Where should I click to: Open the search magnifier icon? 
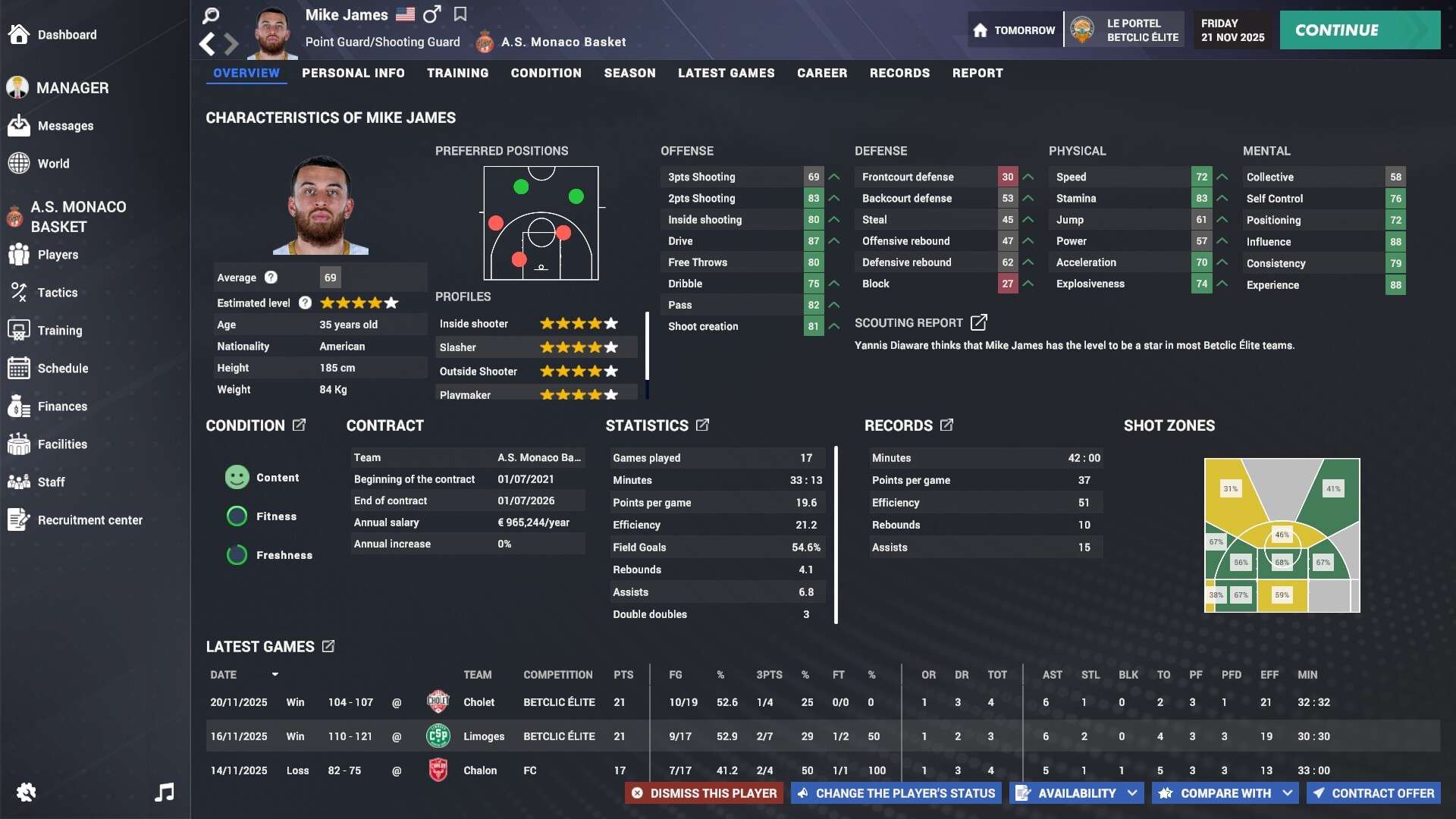coord(210,15)
